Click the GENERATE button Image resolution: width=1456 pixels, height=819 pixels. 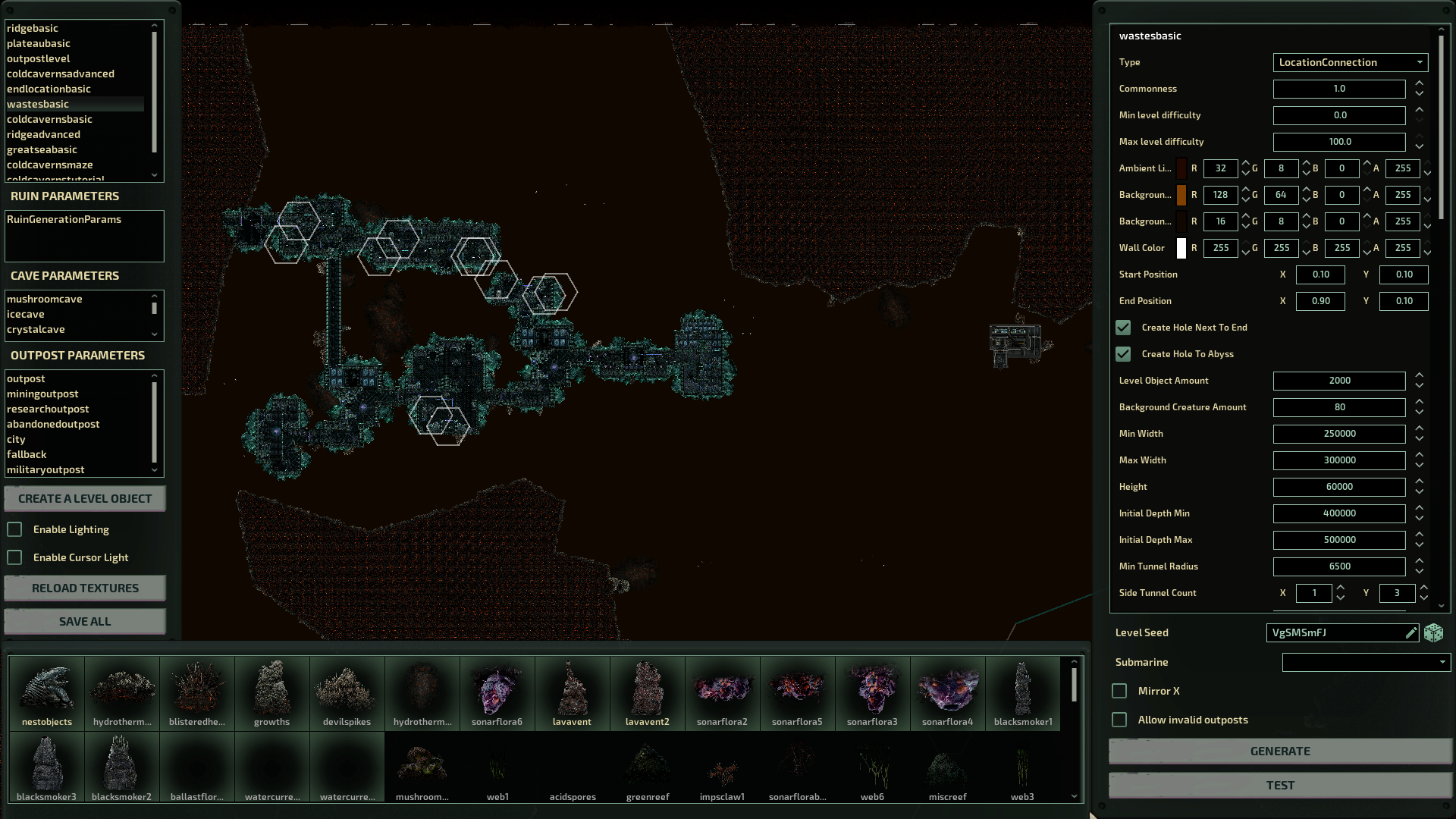pyautogui.click(x=1279, y=751)
